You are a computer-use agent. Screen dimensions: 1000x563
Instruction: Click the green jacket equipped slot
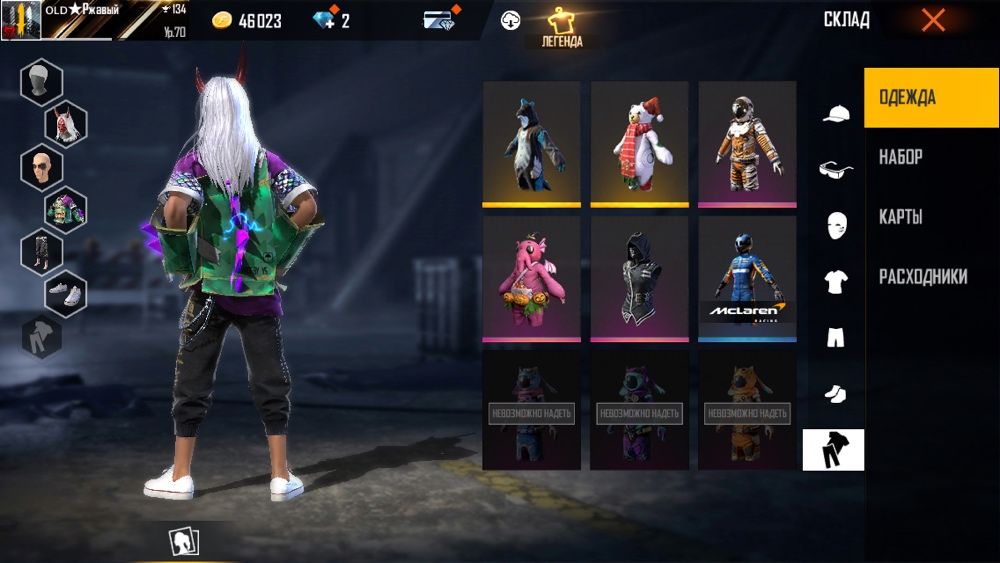click(x=65, y=209)
